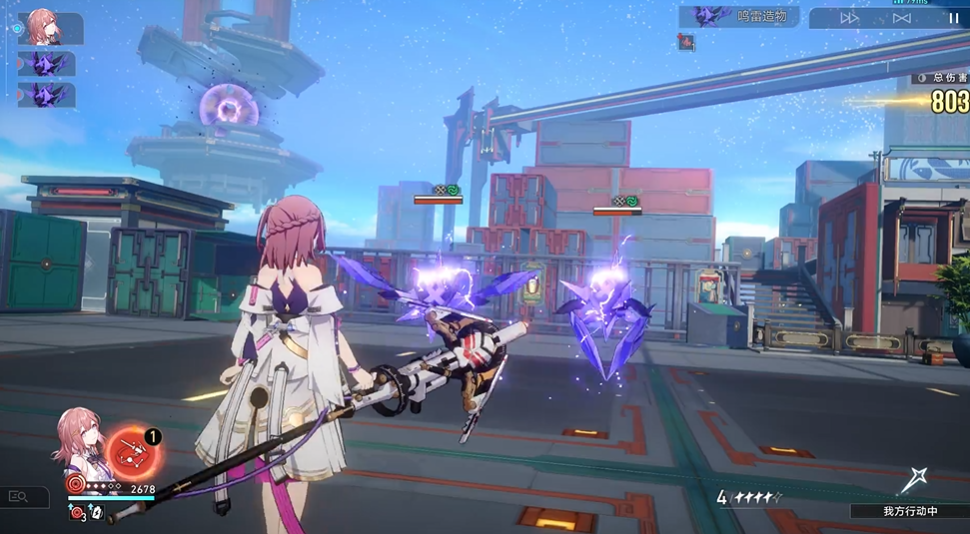Open the 鸣雷造物 enemy info panel
Viewport: 970px width, 534px height.
739,16
